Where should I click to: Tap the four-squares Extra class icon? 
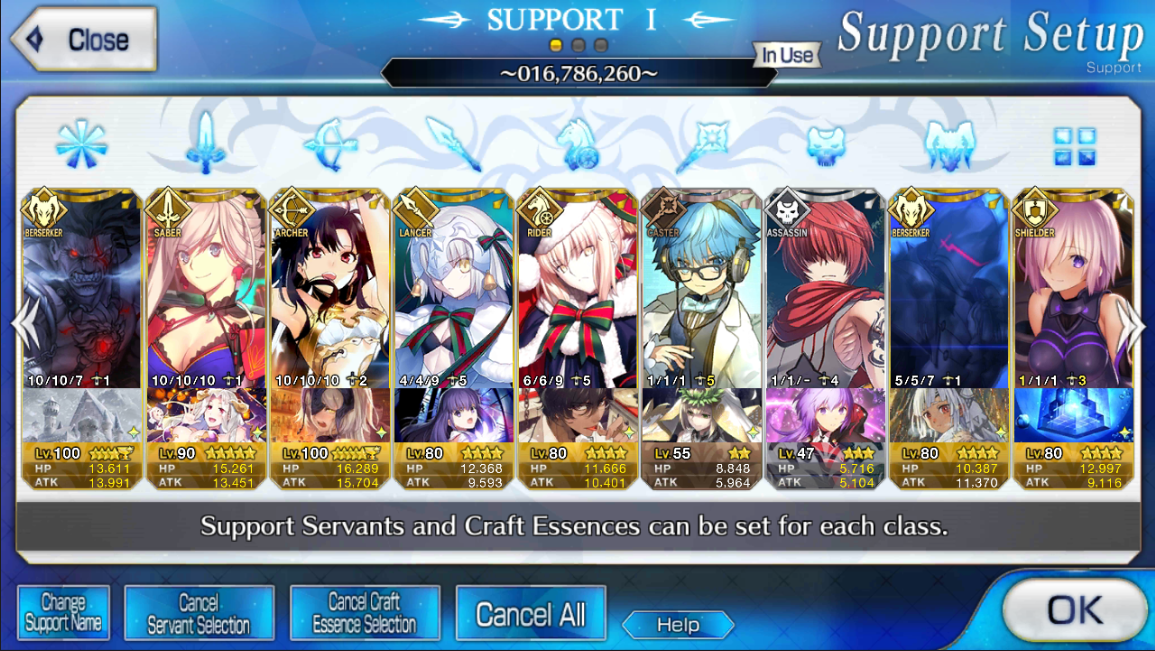coord(1074,146)
